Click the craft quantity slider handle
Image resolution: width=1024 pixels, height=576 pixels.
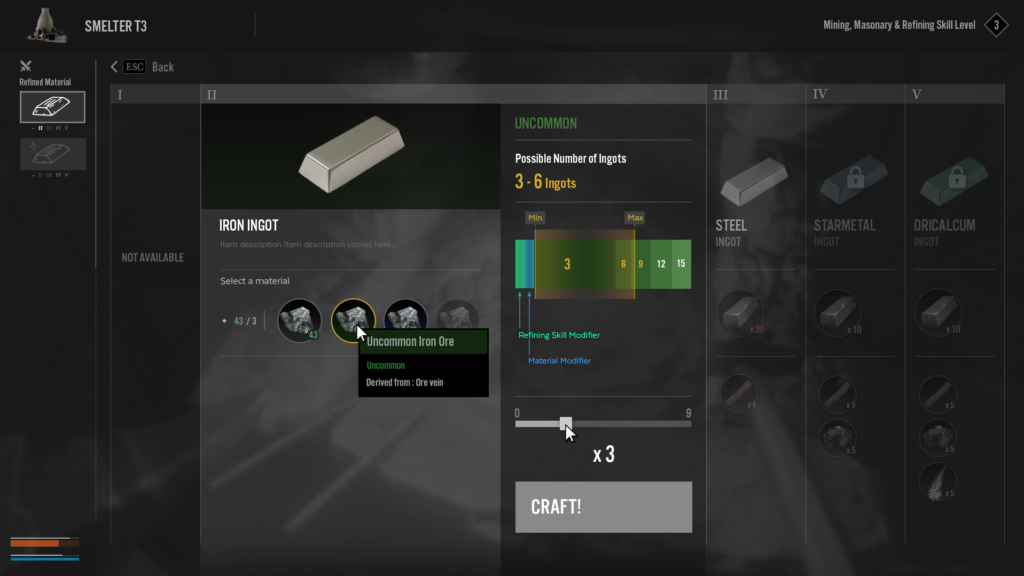tap(566, 423)
